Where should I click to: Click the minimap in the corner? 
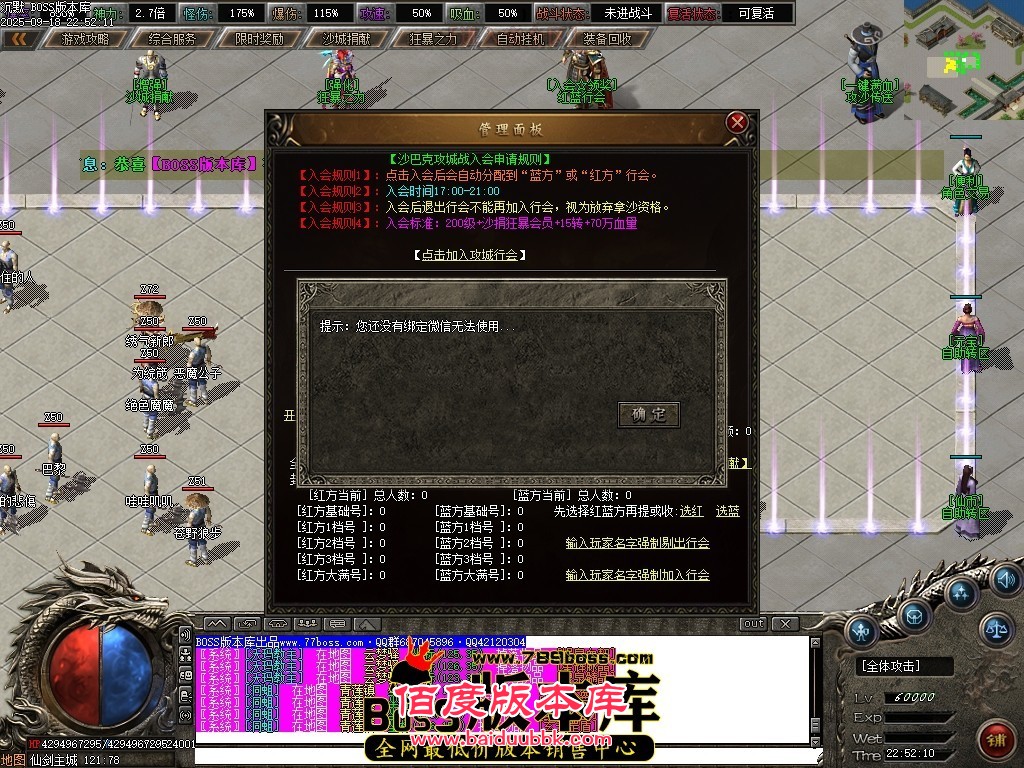pyautogui.click(x=963, y=58)
